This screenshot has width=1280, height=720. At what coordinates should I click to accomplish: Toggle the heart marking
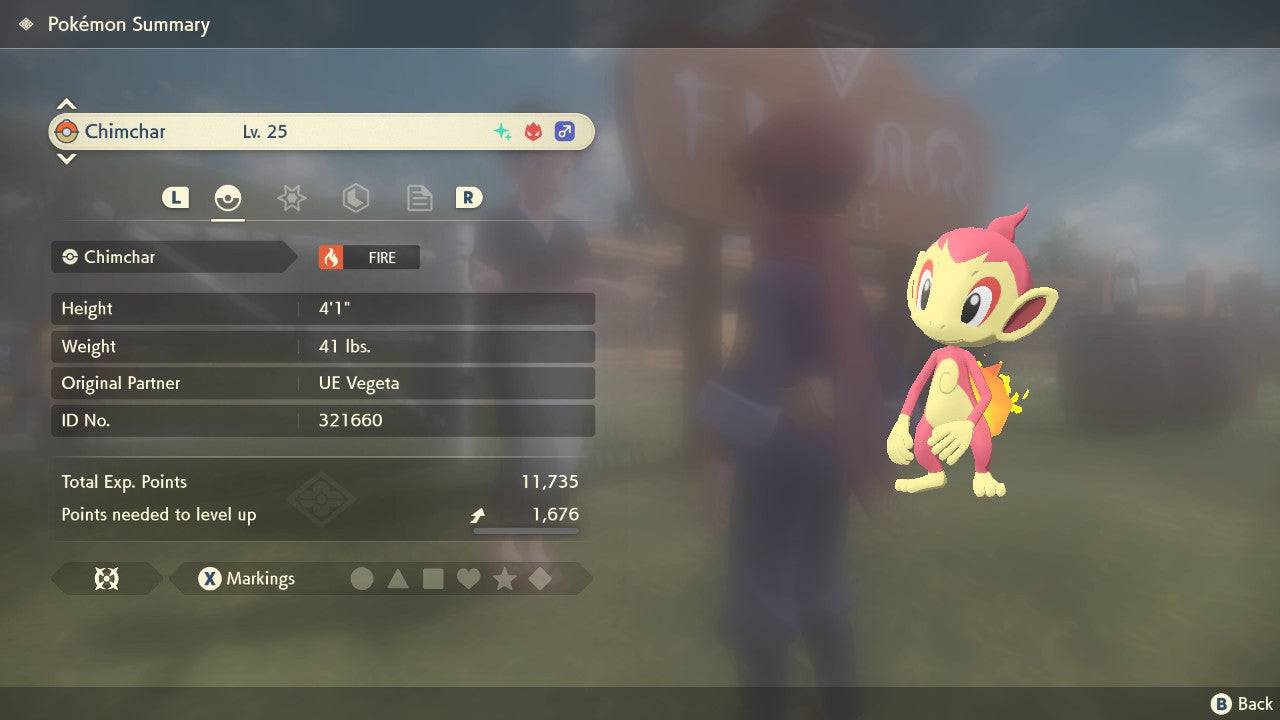tap(468, 578)
